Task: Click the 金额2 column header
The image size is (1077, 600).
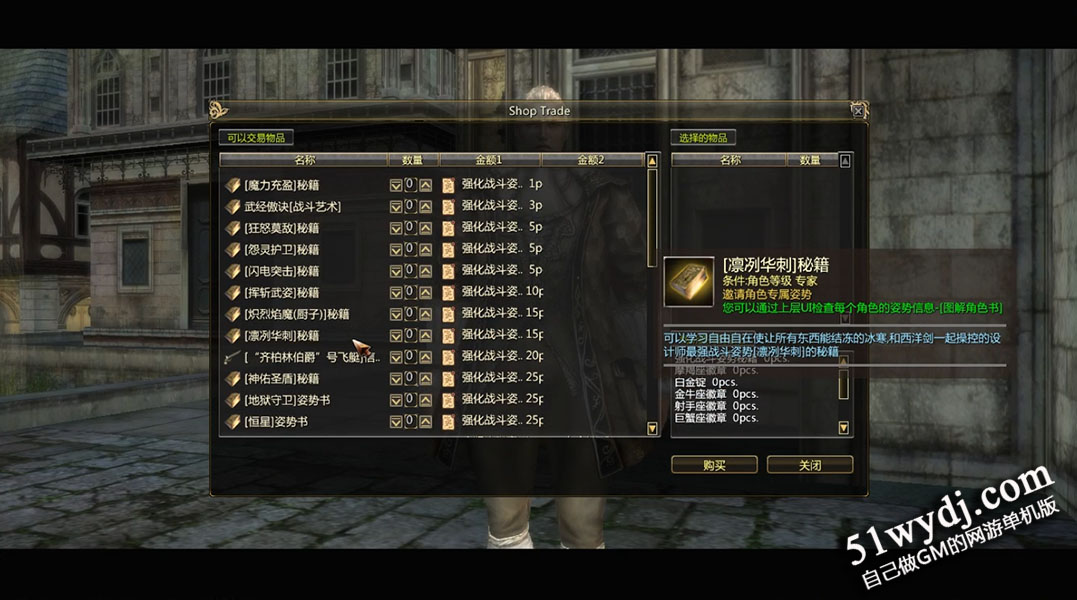Action: tap(591, 160)
